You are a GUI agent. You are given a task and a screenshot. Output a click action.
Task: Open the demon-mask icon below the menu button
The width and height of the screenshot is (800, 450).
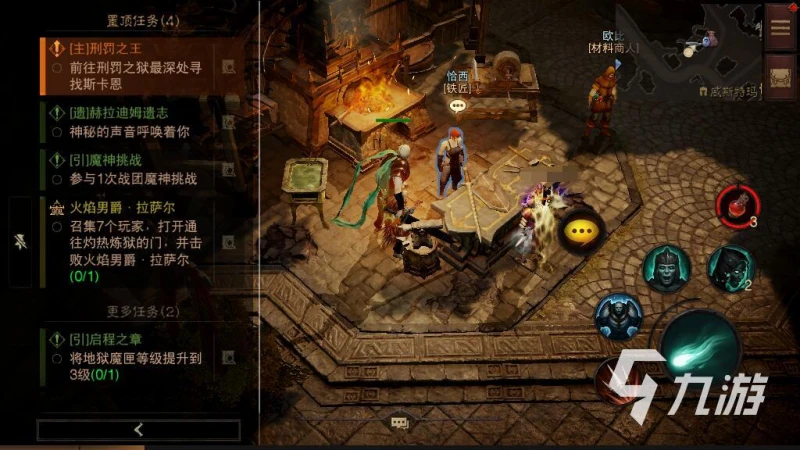click(780, 76)
